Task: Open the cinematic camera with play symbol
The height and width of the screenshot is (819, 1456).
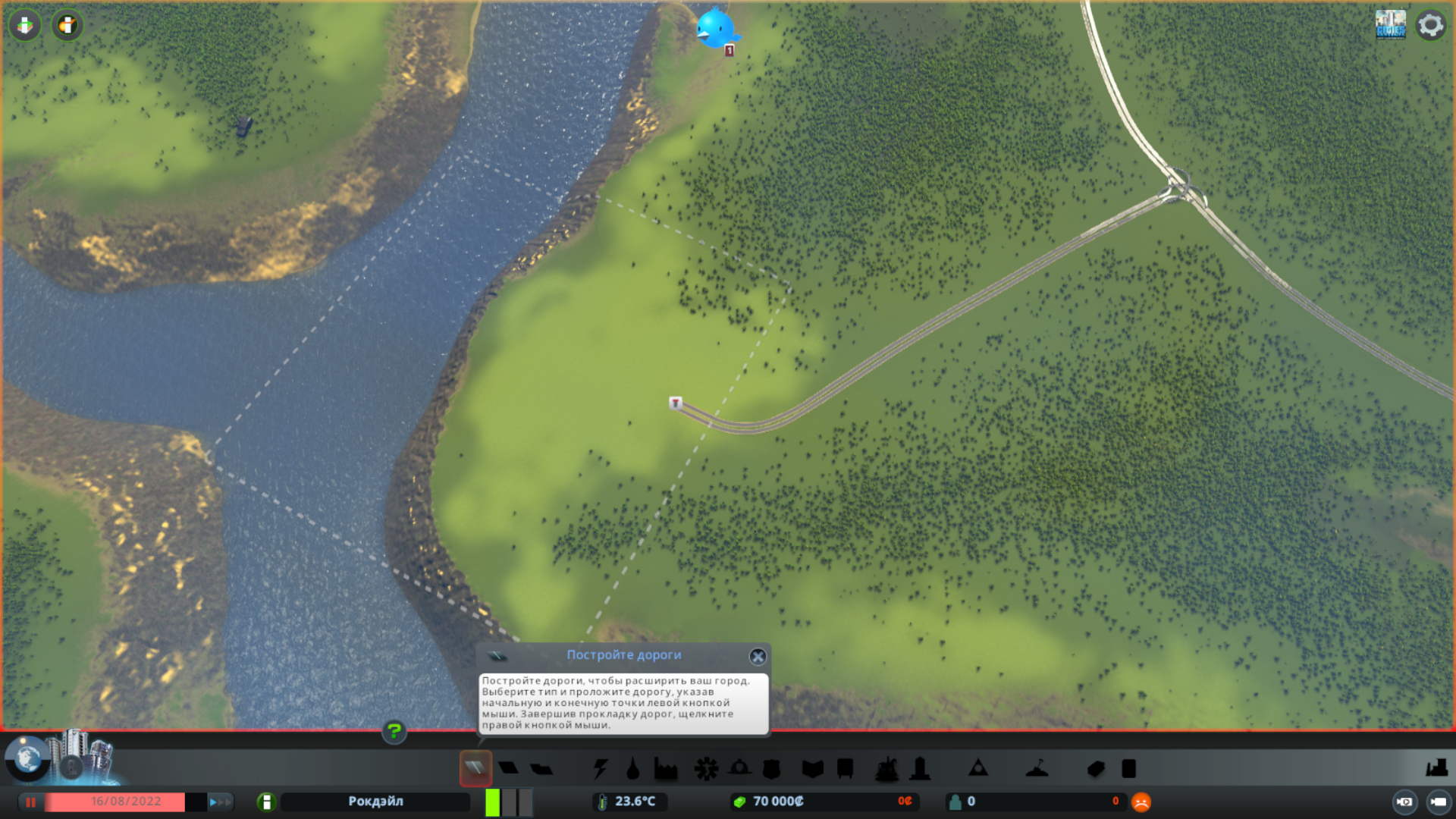Action: 1404,802
